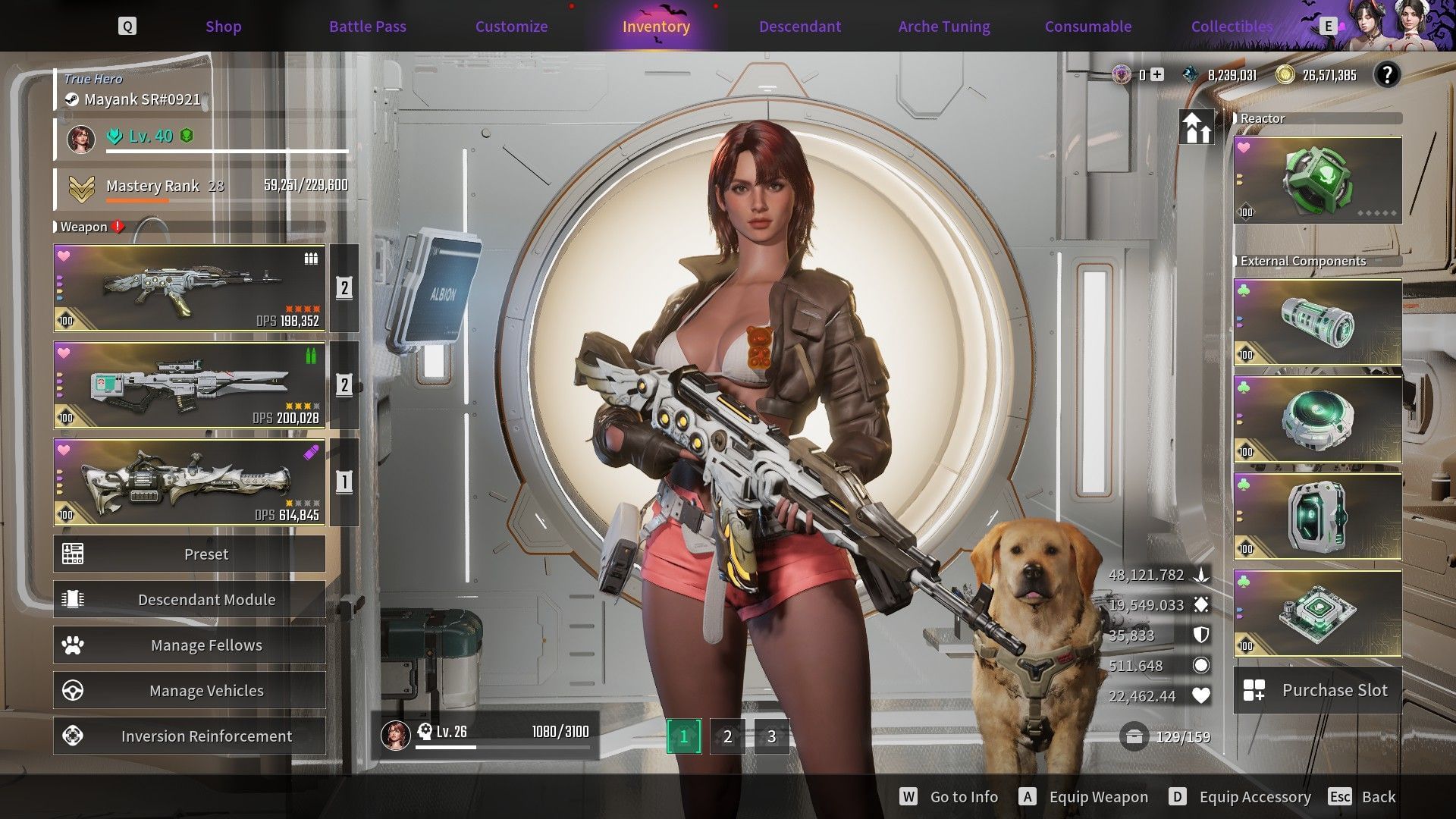1456x819 pixels.
Task: Select the equipped green Reactor item
Action: pos(1317,180)
